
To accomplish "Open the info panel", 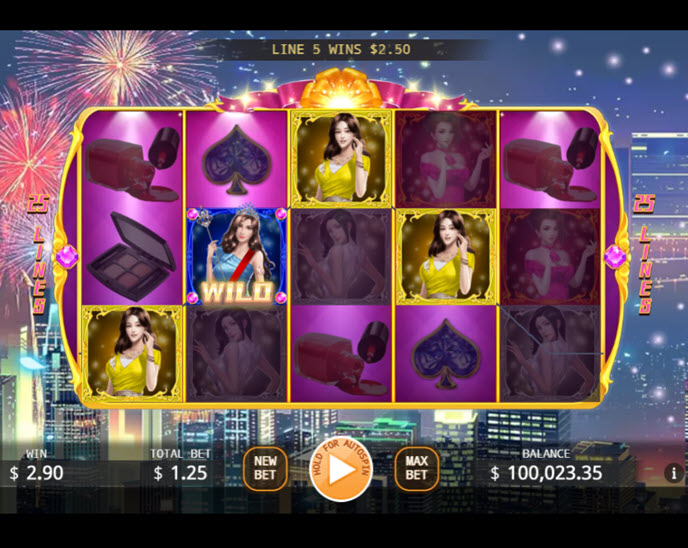I will pos(673,472).
